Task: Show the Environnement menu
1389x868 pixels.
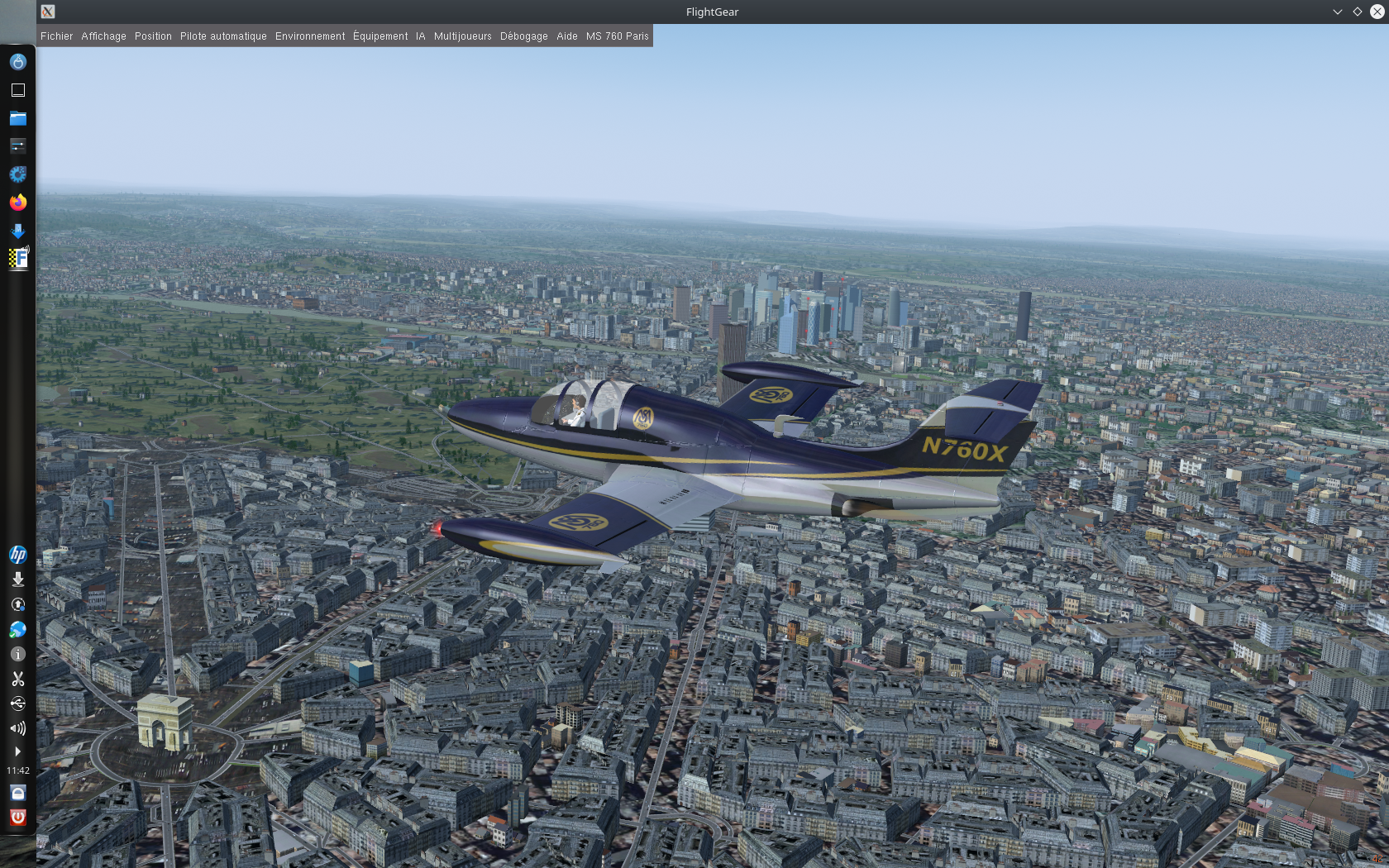Action: (310, 36)
